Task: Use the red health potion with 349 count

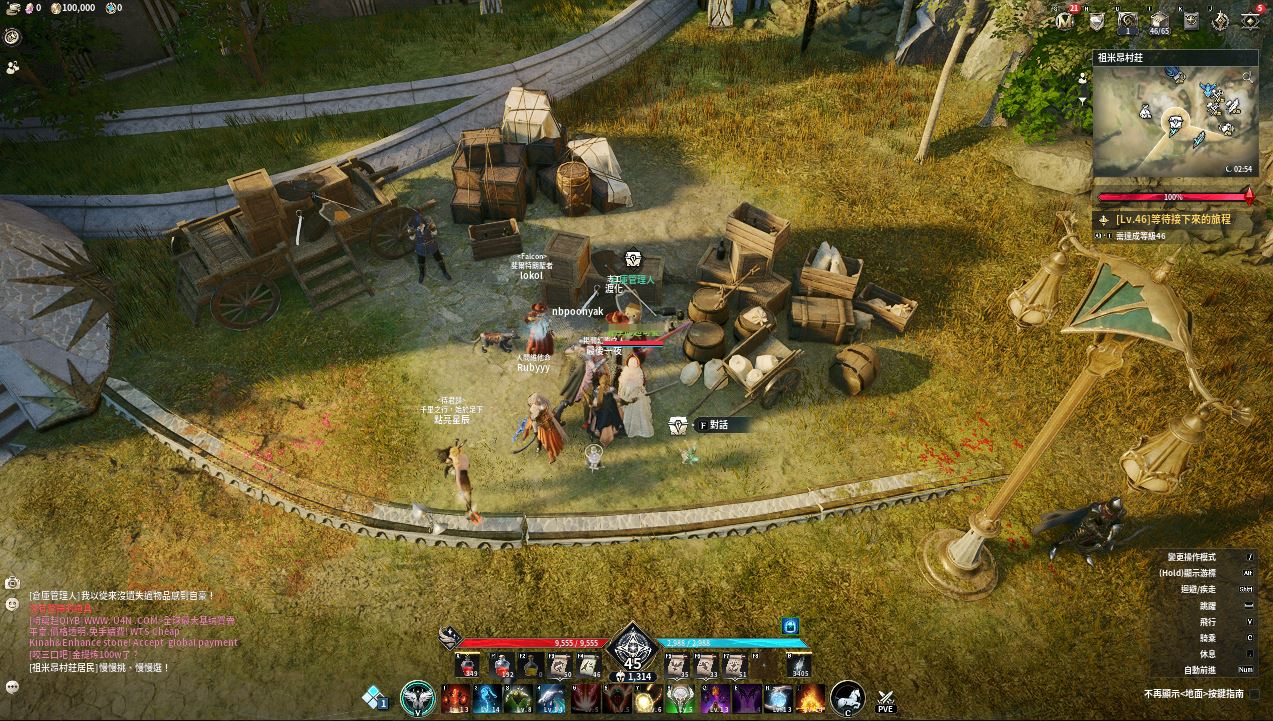Action: 467,663
